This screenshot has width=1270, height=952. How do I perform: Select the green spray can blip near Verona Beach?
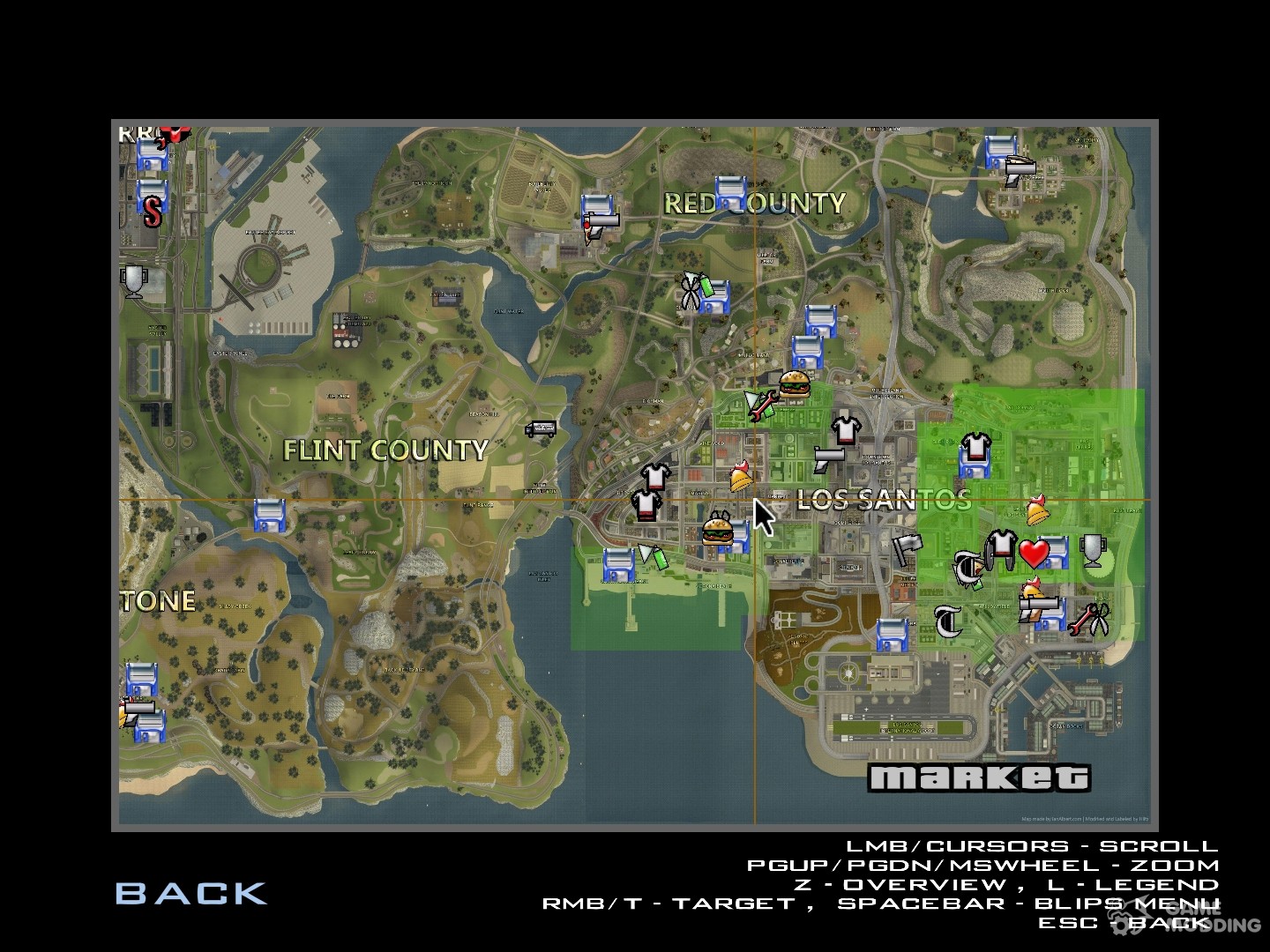click(660, 558)
